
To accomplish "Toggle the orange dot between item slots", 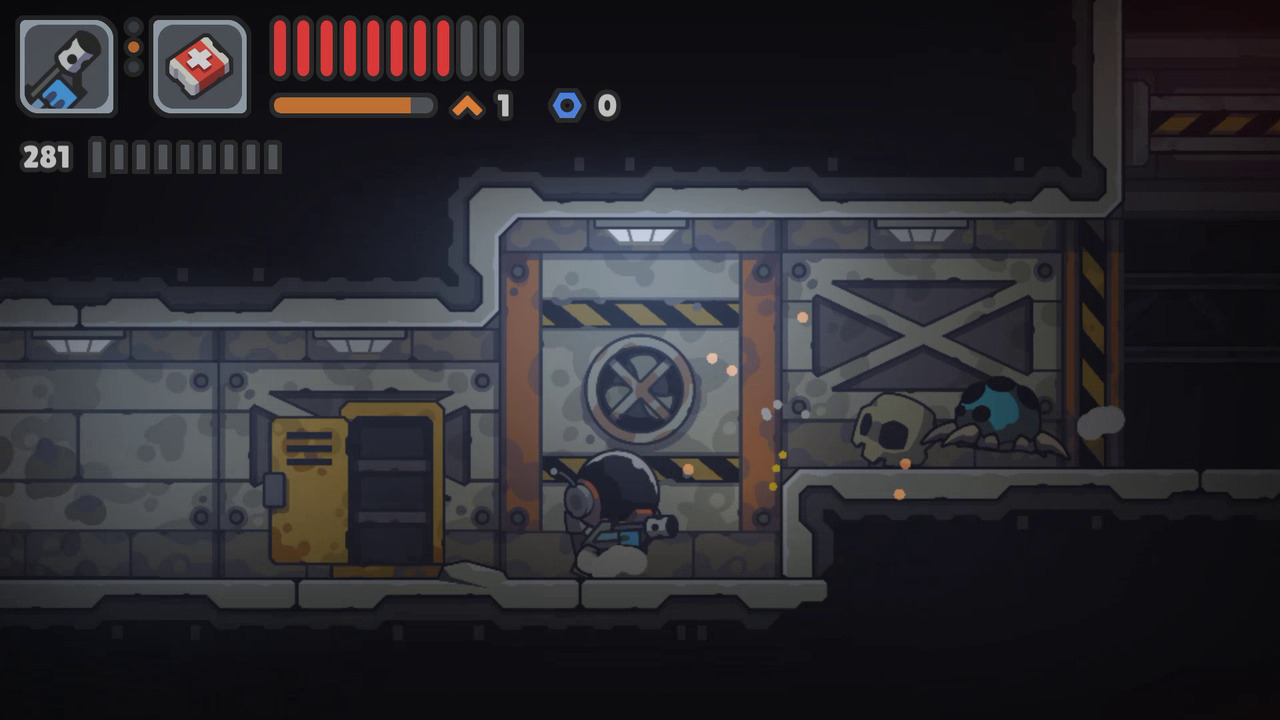I will tap(133, 46).
